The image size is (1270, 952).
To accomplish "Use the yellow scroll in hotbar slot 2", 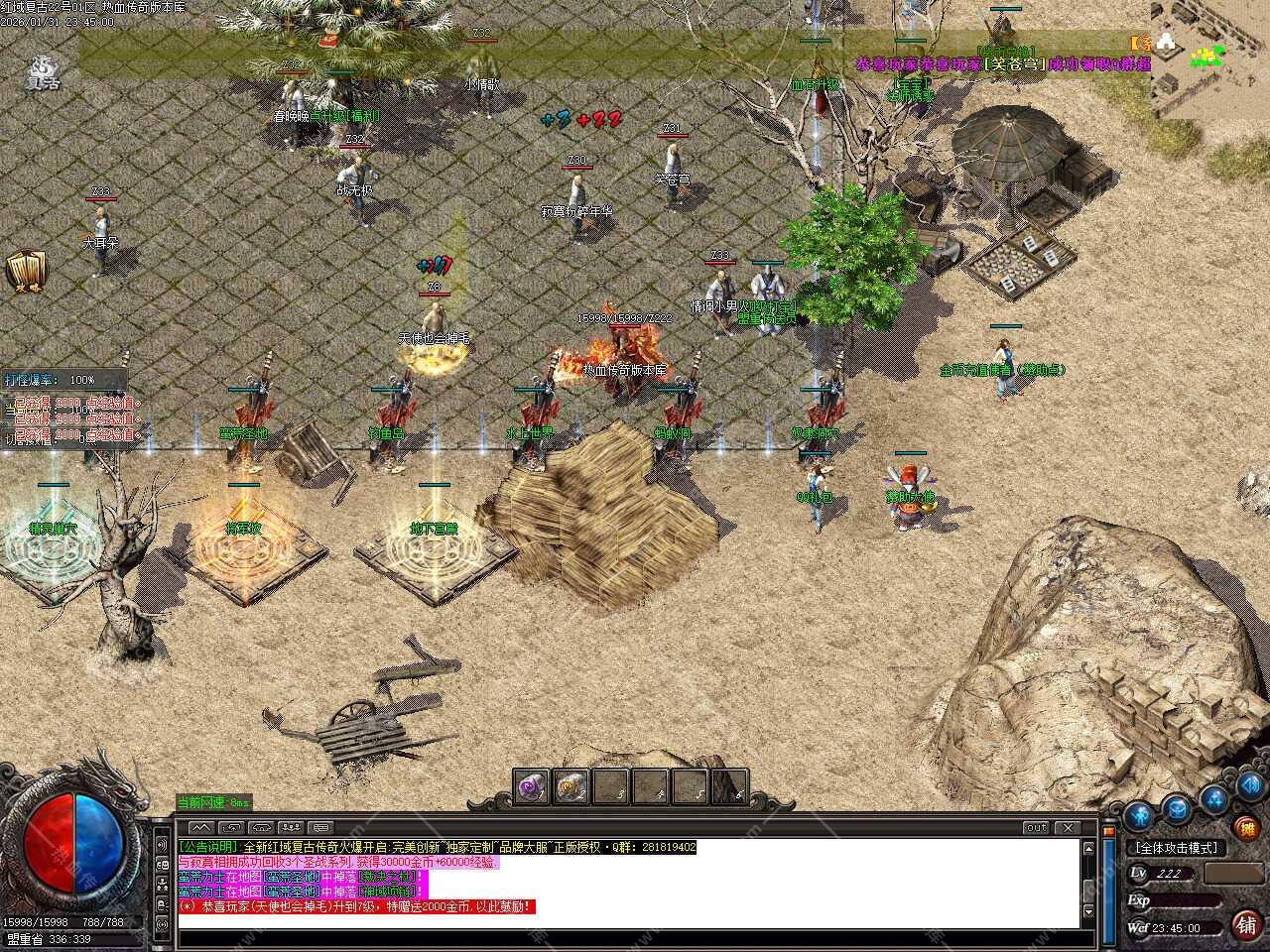I will pyautogui.click(x=571, y=787).
